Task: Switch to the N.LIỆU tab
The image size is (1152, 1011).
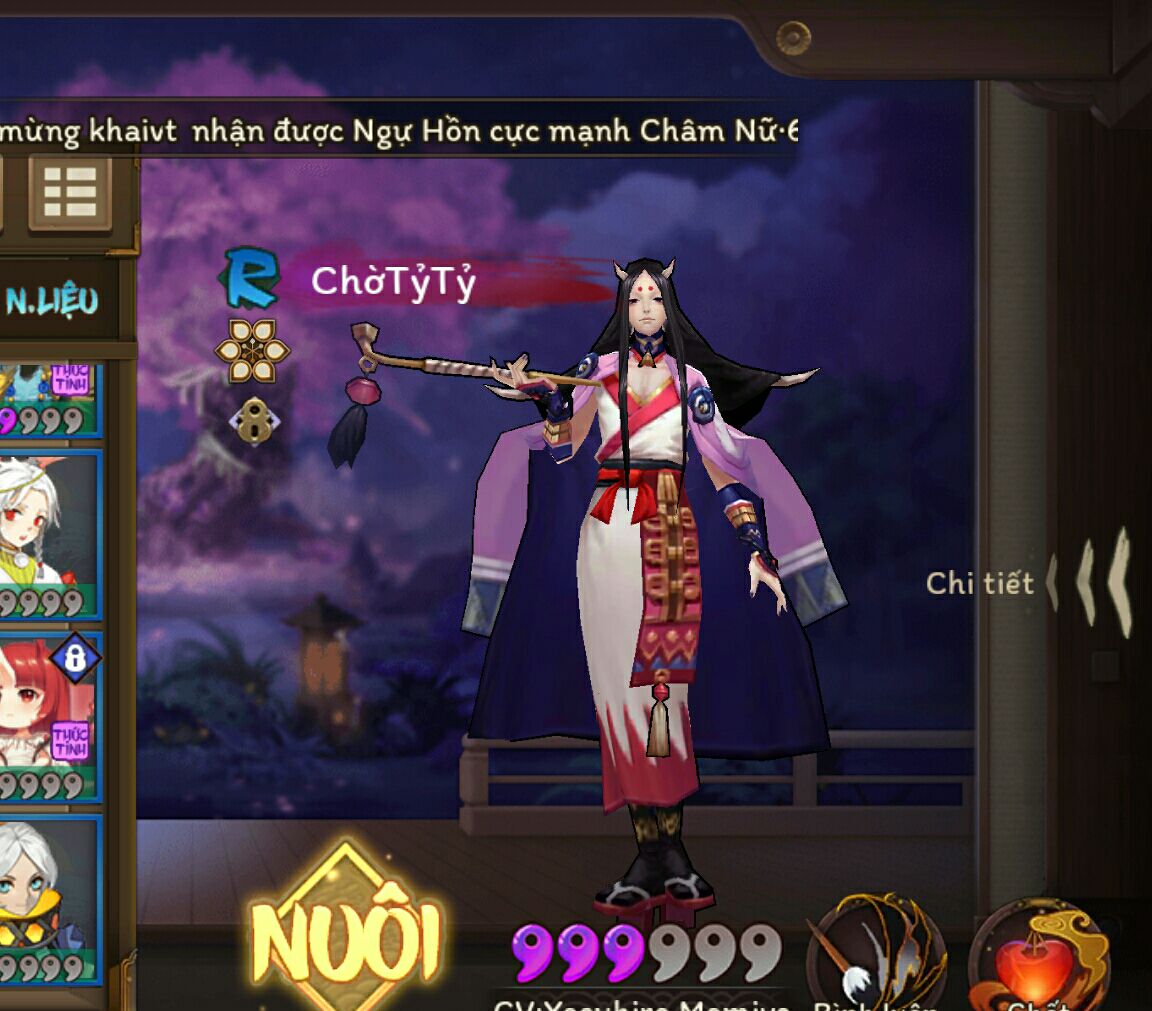Action: pyautogui.click(x=53, y=300)
